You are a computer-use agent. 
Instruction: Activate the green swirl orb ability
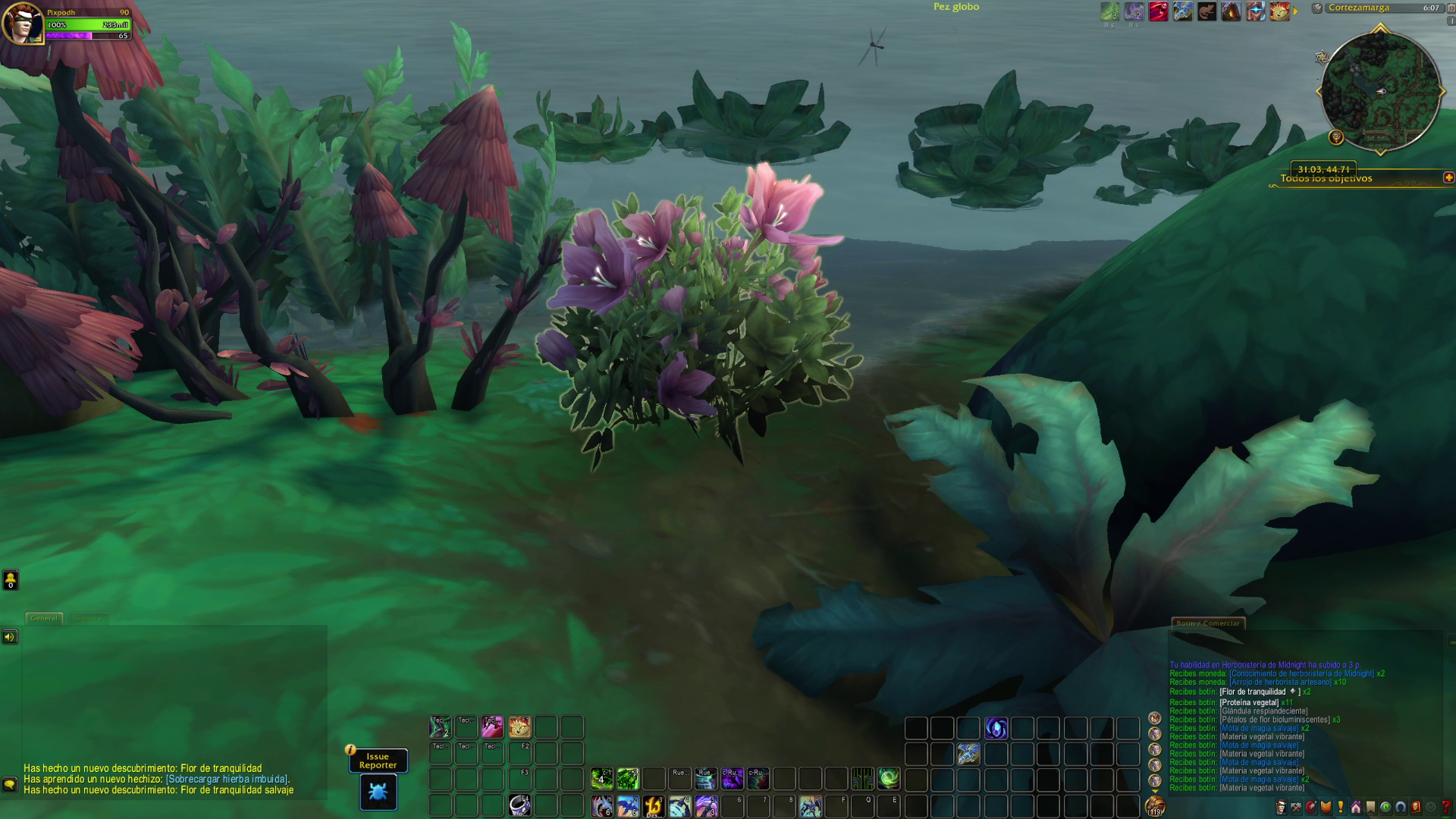coord(889,778)
